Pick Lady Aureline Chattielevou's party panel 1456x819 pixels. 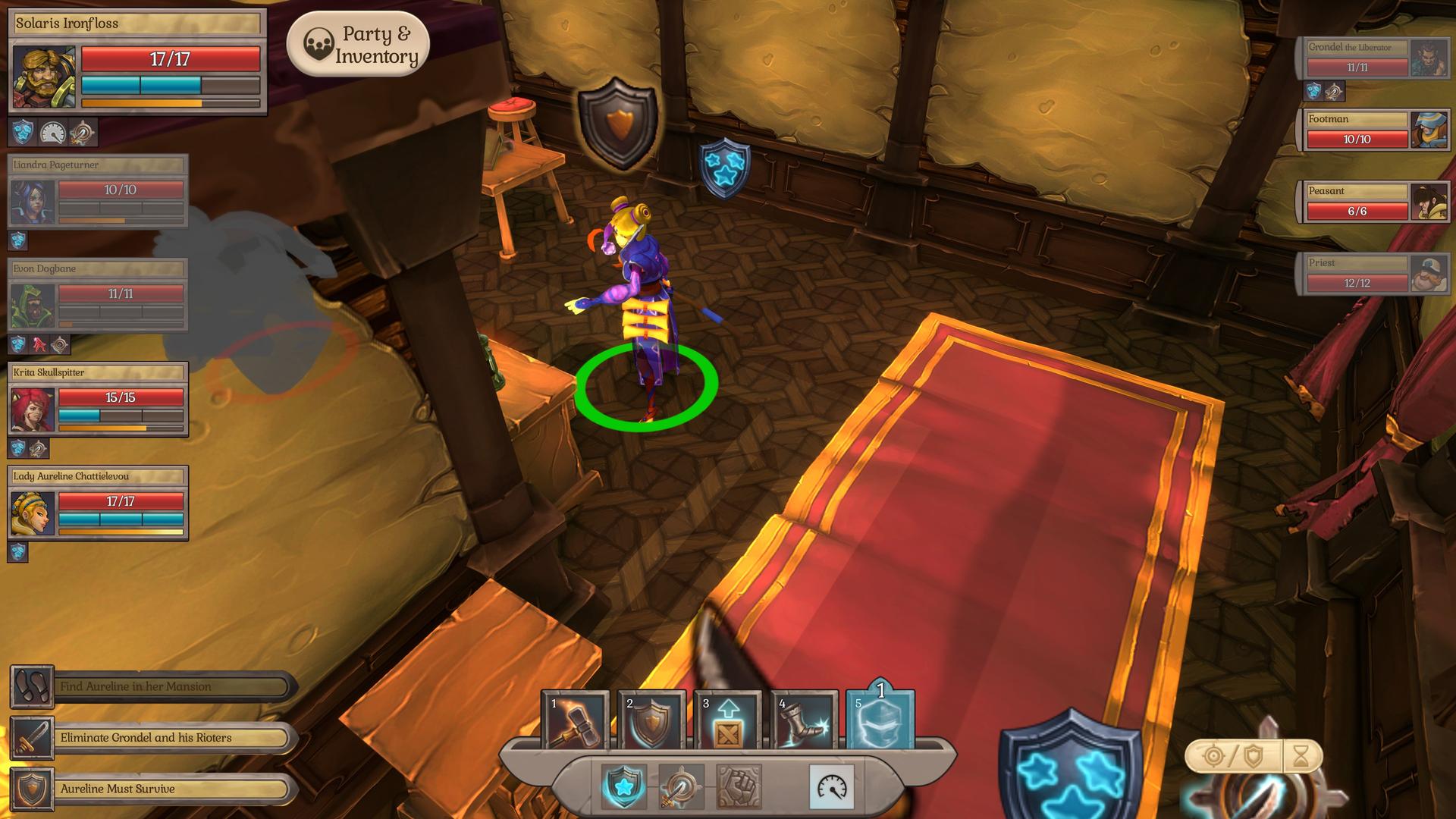pyautogui.click(x=98, y=503)
